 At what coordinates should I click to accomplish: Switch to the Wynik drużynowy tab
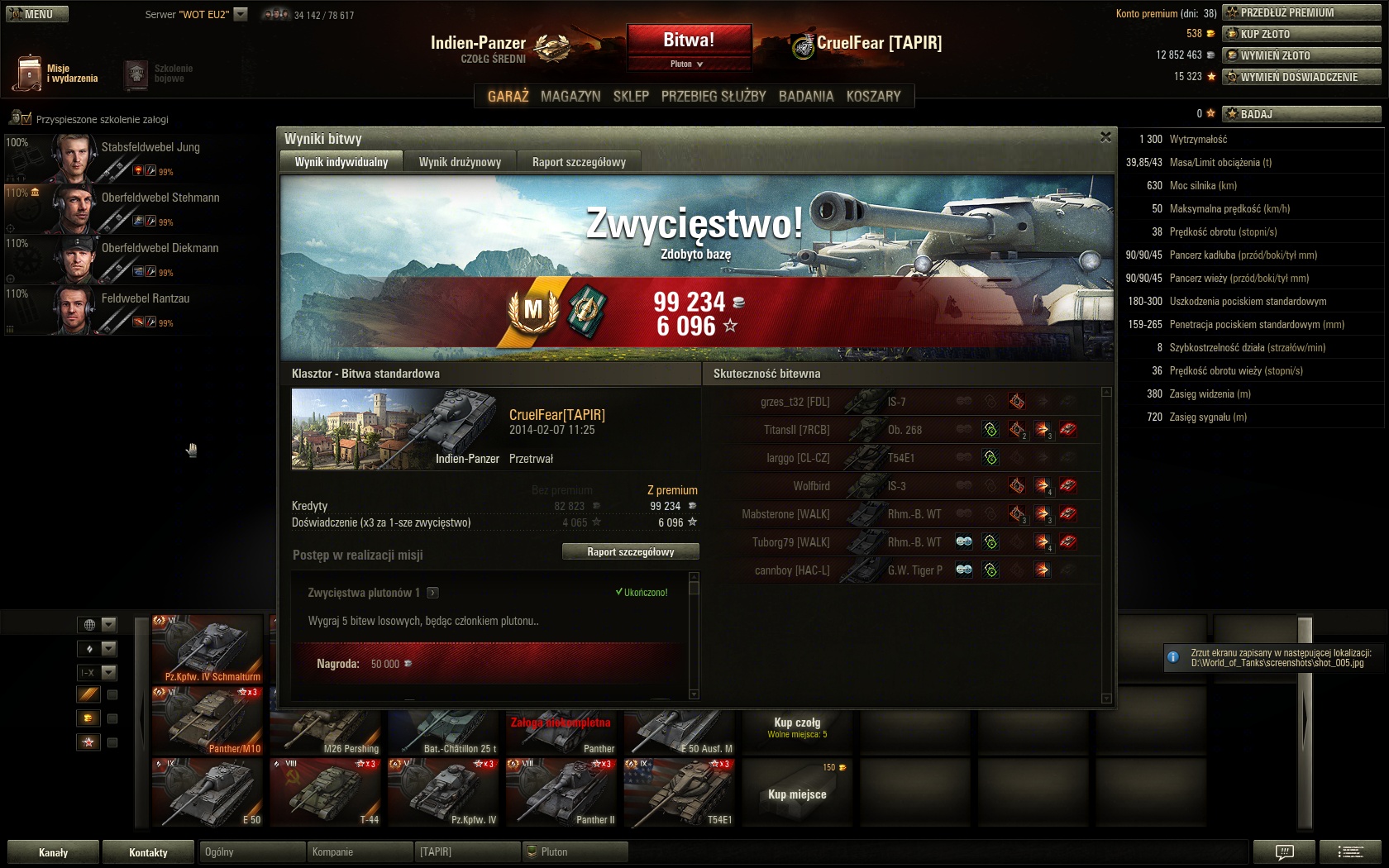(x=460, y=162)
